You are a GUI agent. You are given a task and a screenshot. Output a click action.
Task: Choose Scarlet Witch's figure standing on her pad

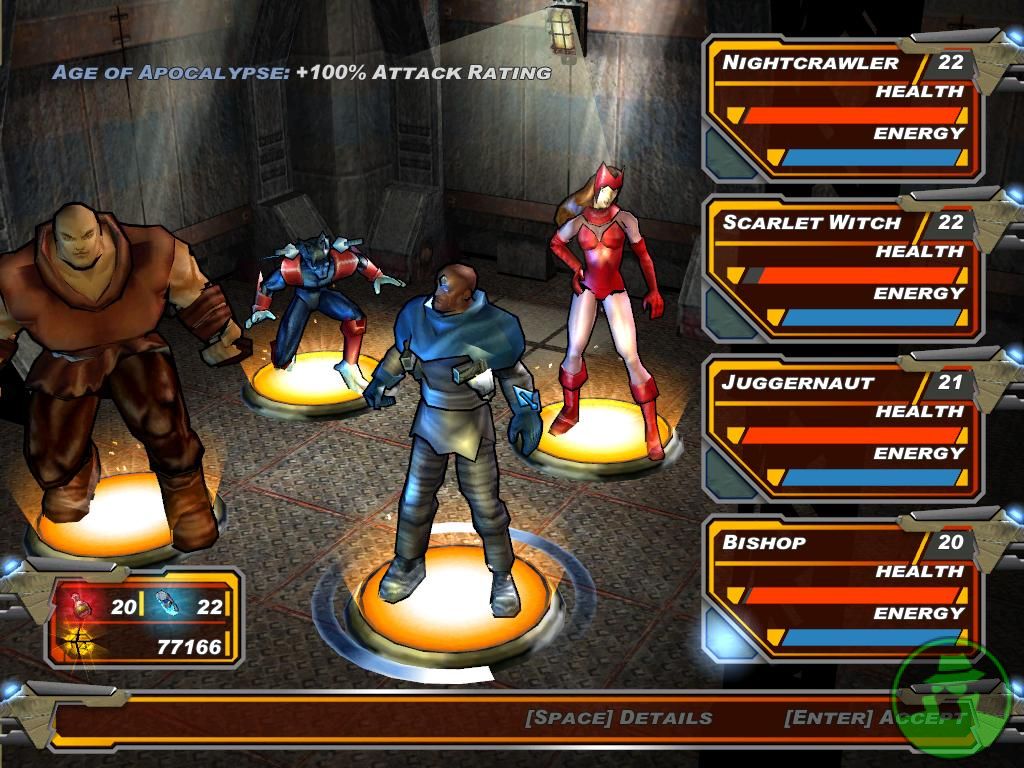[x=607, y=300]
